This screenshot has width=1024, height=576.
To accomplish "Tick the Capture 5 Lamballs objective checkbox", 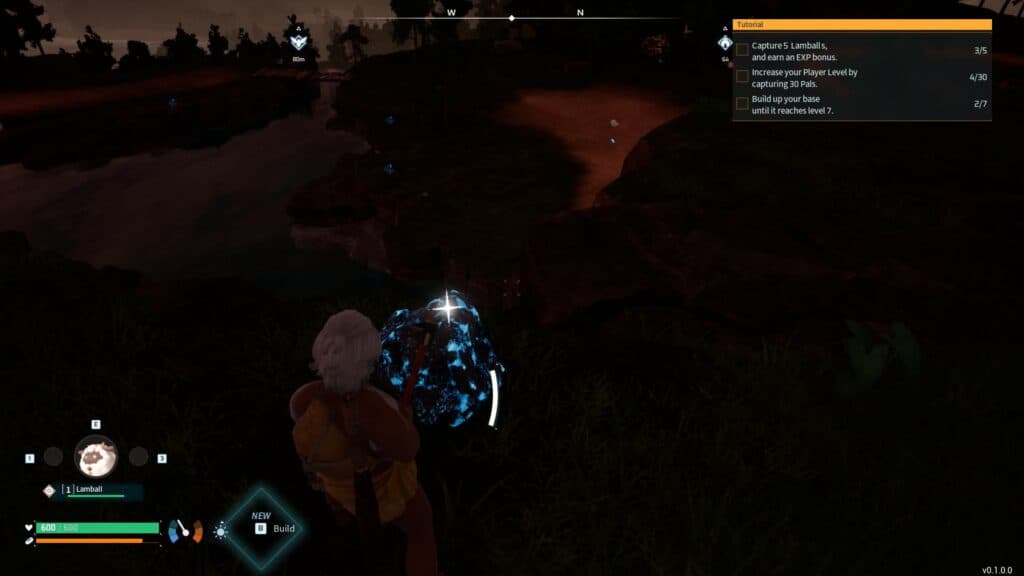I will (742, 49).
